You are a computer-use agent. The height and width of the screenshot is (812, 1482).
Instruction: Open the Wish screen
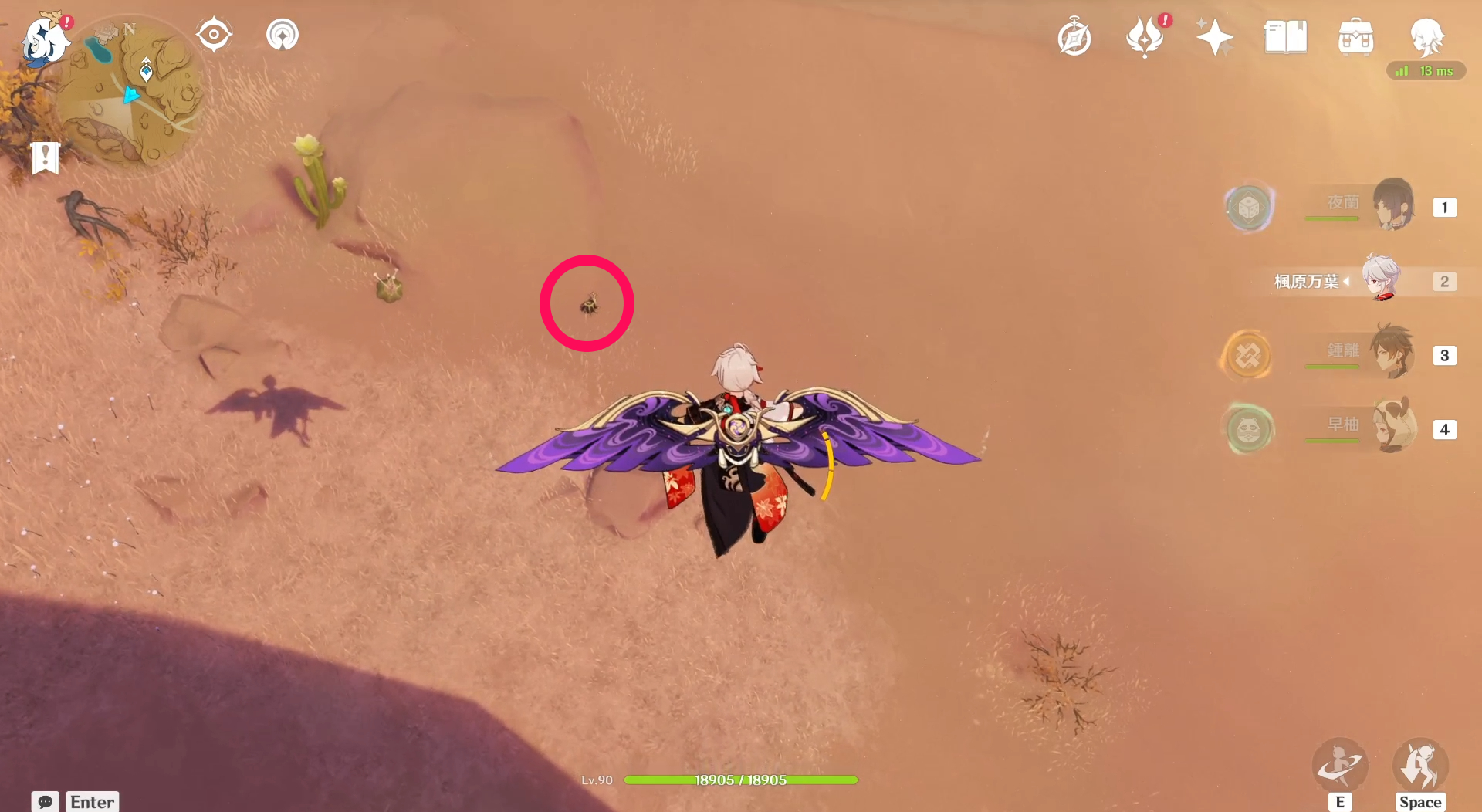pos(1213,36)
